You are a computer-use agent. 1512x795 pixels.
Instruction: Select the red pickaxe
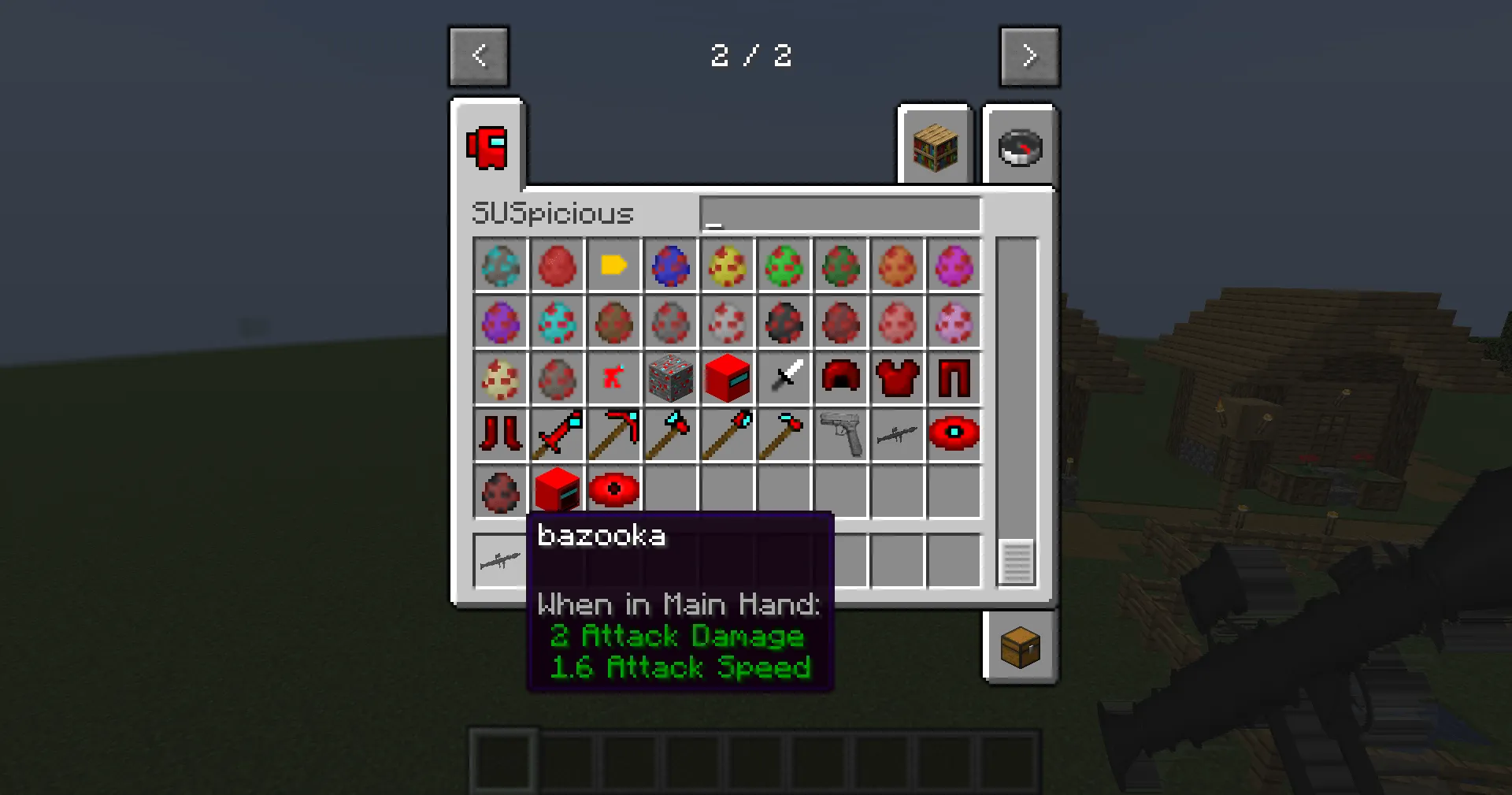click(x=613, y=434)
